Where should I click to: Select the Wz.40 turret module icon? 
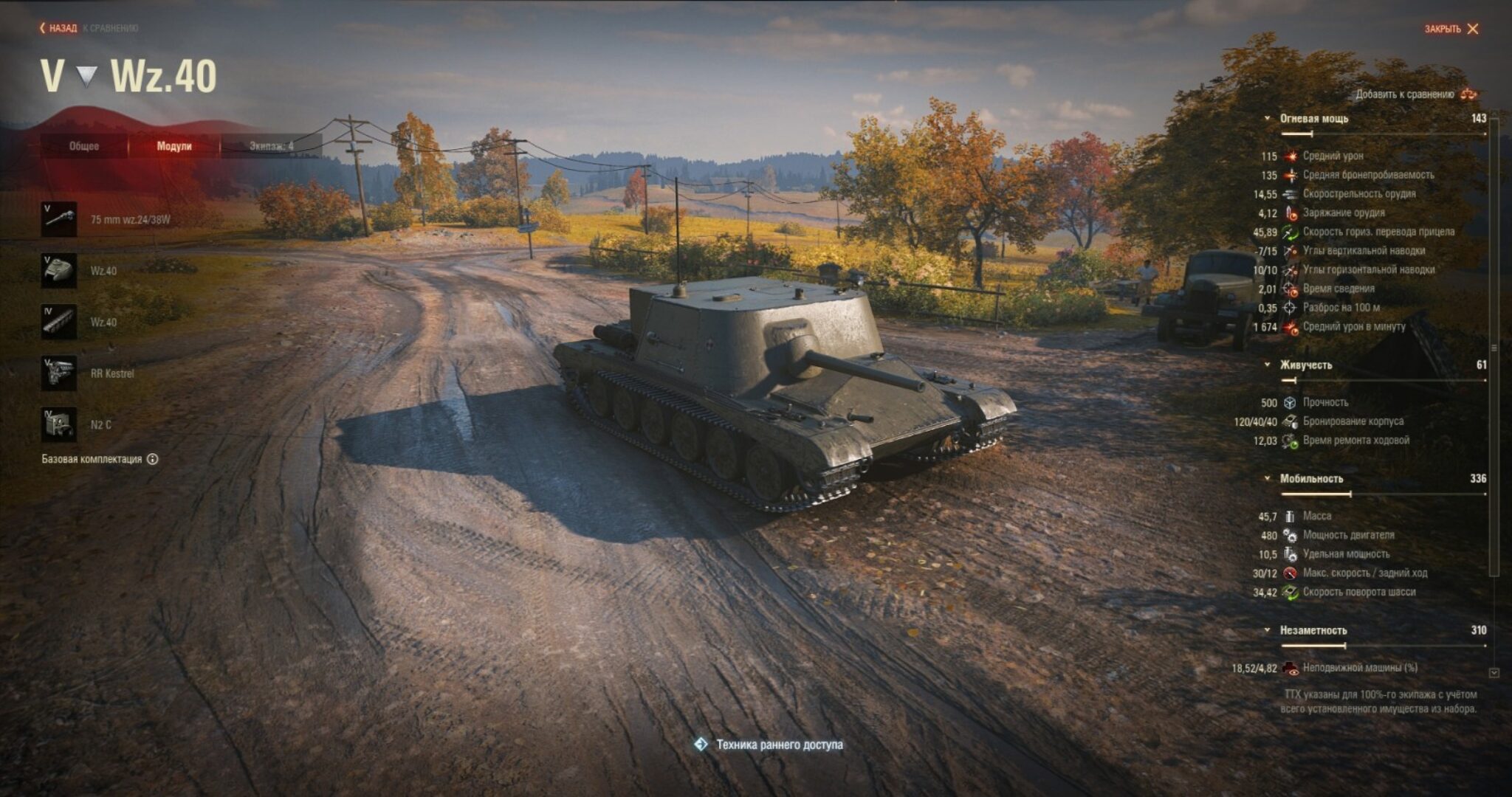click(59, 271)
